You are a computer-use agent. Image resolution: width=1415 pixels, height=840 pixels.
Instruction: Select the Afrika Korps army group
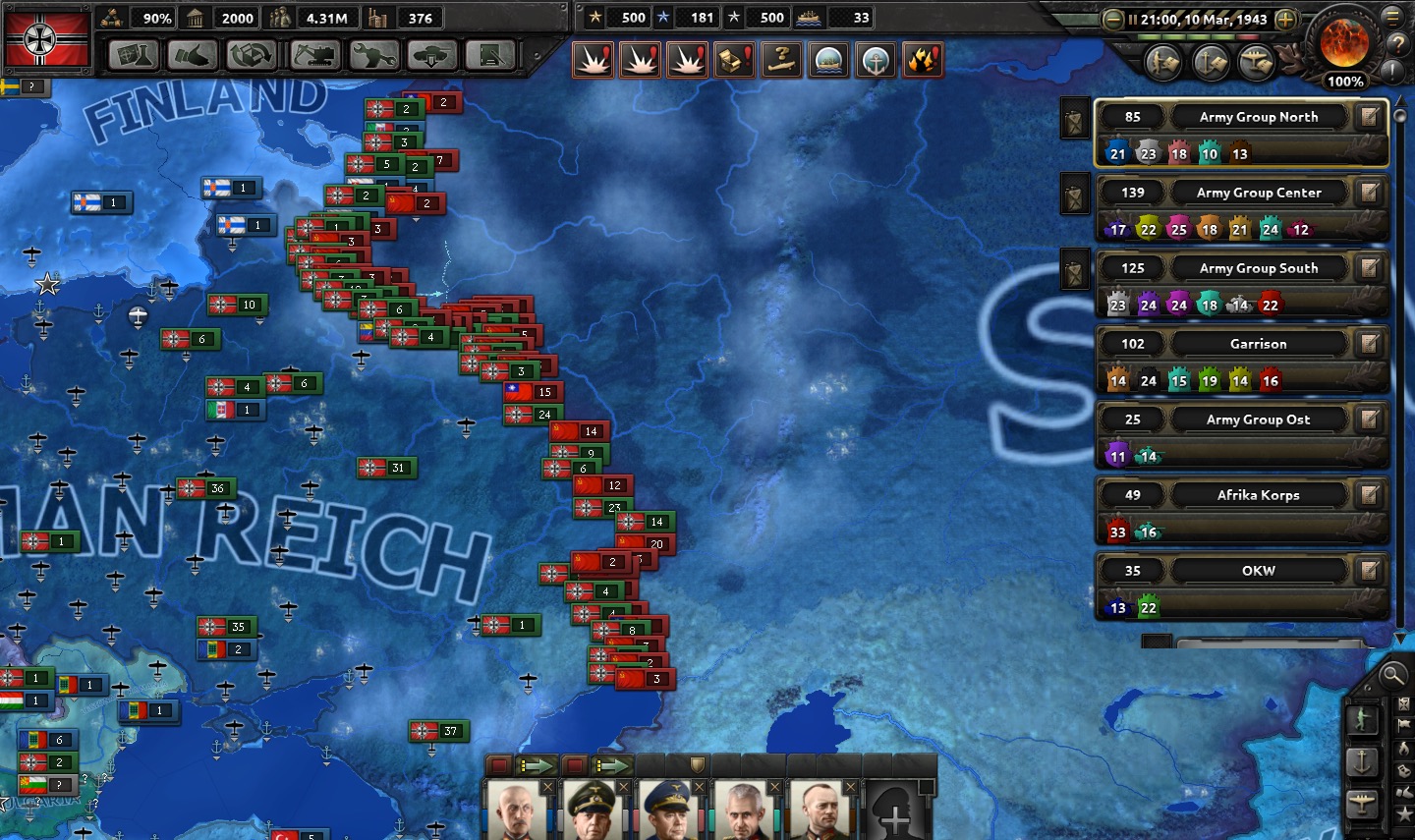click(x=1258, y=495)
